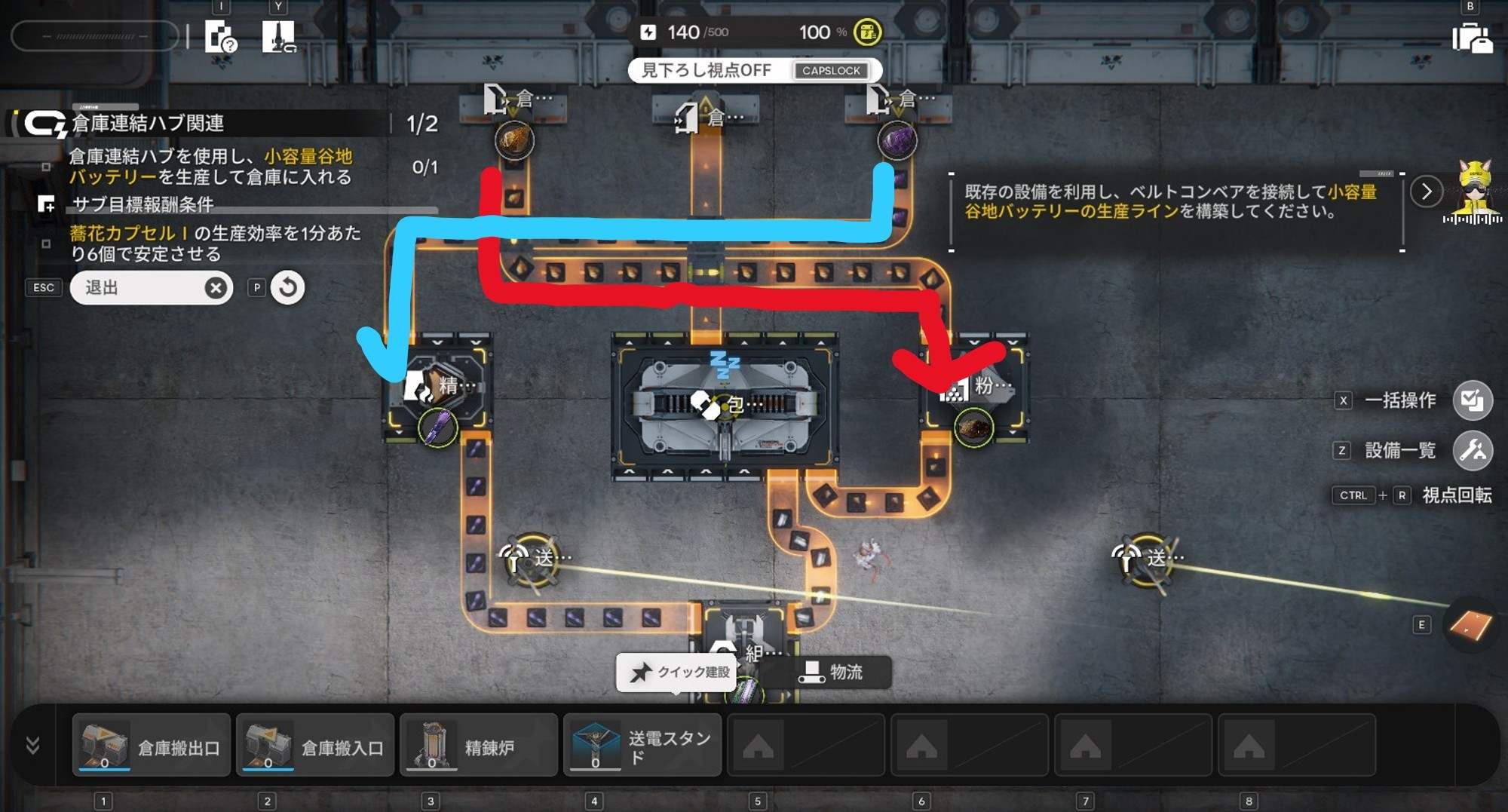Collapse the build bar with the double chevron
Image resolution: width=1508 pixels, height=812 pixels.
(x=32, y=746)
